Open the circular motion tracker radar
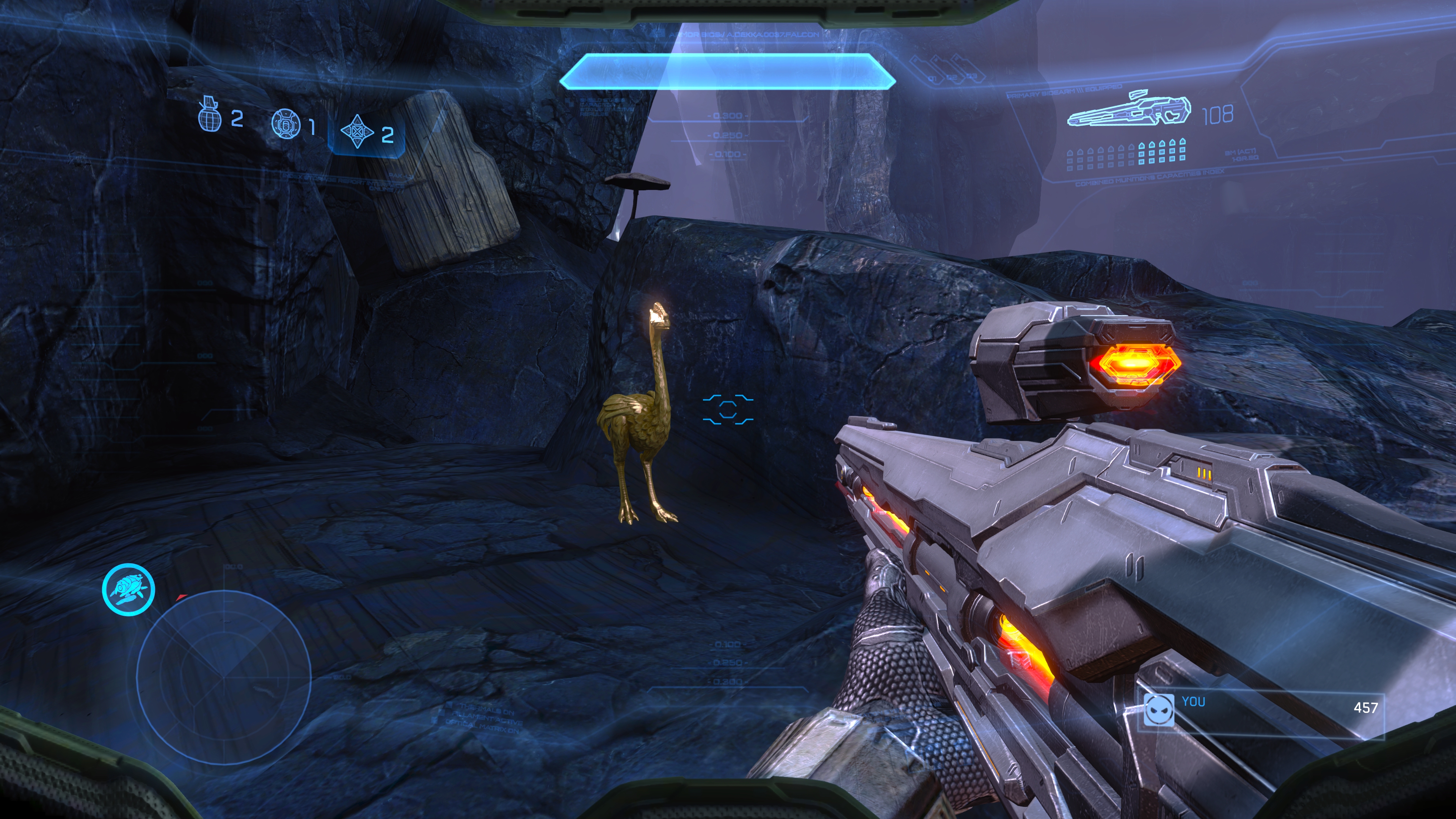 point(224,675)
